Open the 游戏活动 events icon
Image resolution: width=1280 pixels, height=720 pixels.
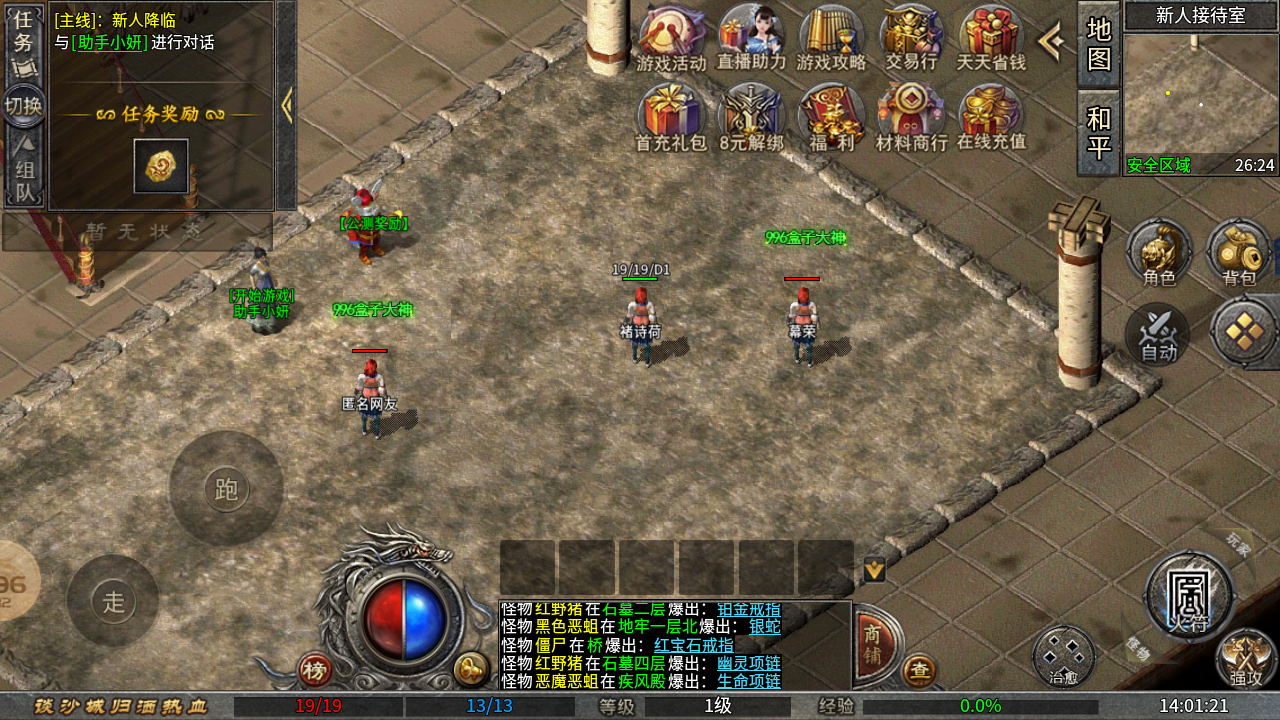pos(671,38)
